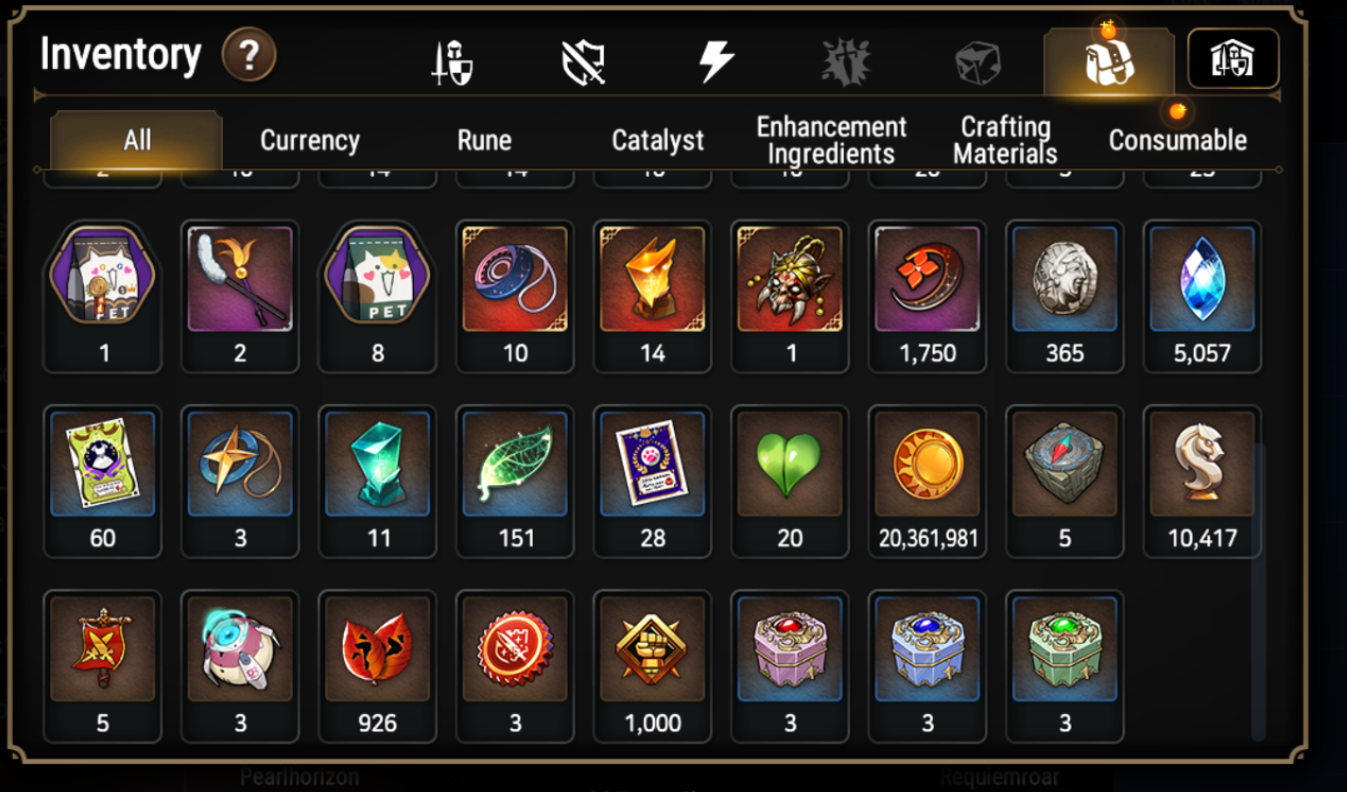1347x792 pixels.
Task: Open the house storage button
Action: click(1233, 59)
